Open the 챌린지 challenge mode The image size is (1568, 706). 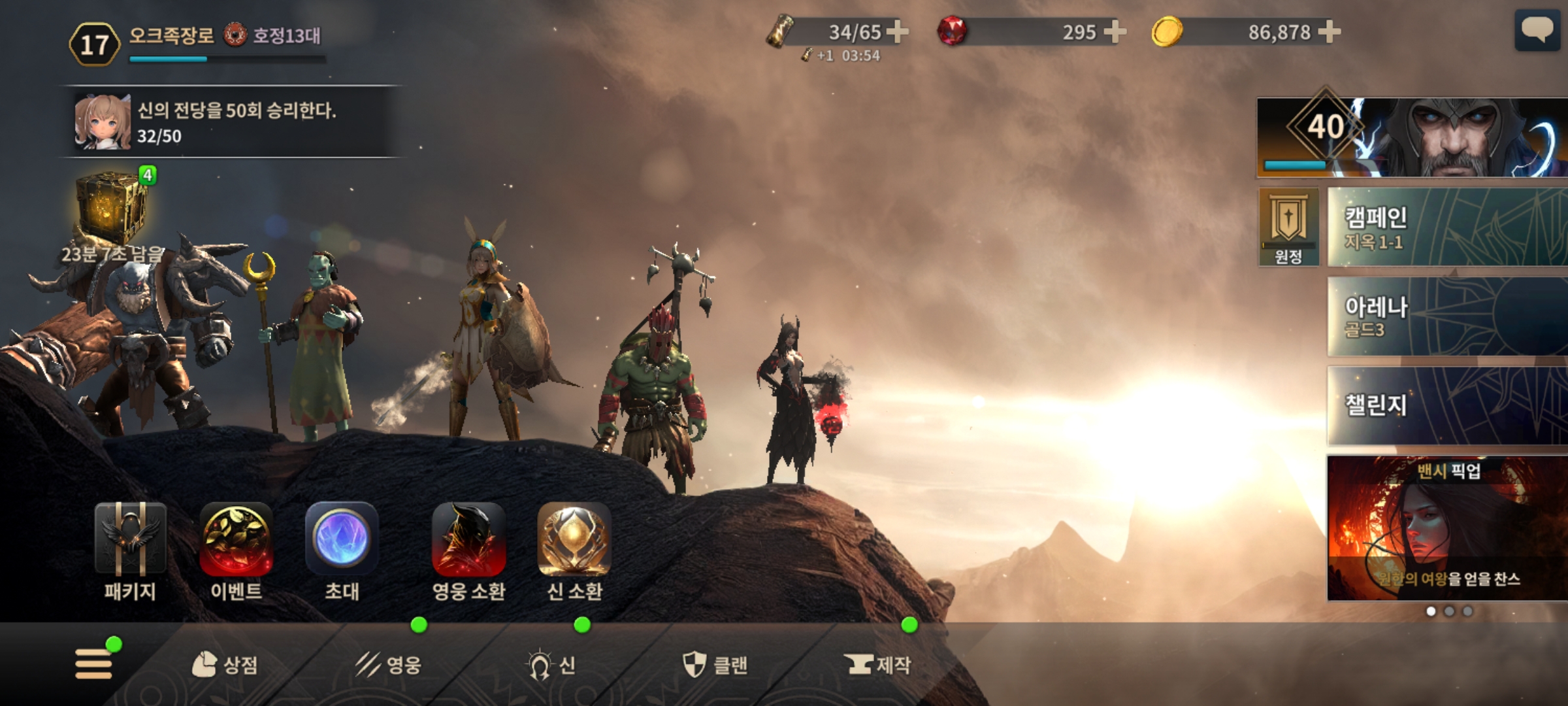click(1446, 405)
